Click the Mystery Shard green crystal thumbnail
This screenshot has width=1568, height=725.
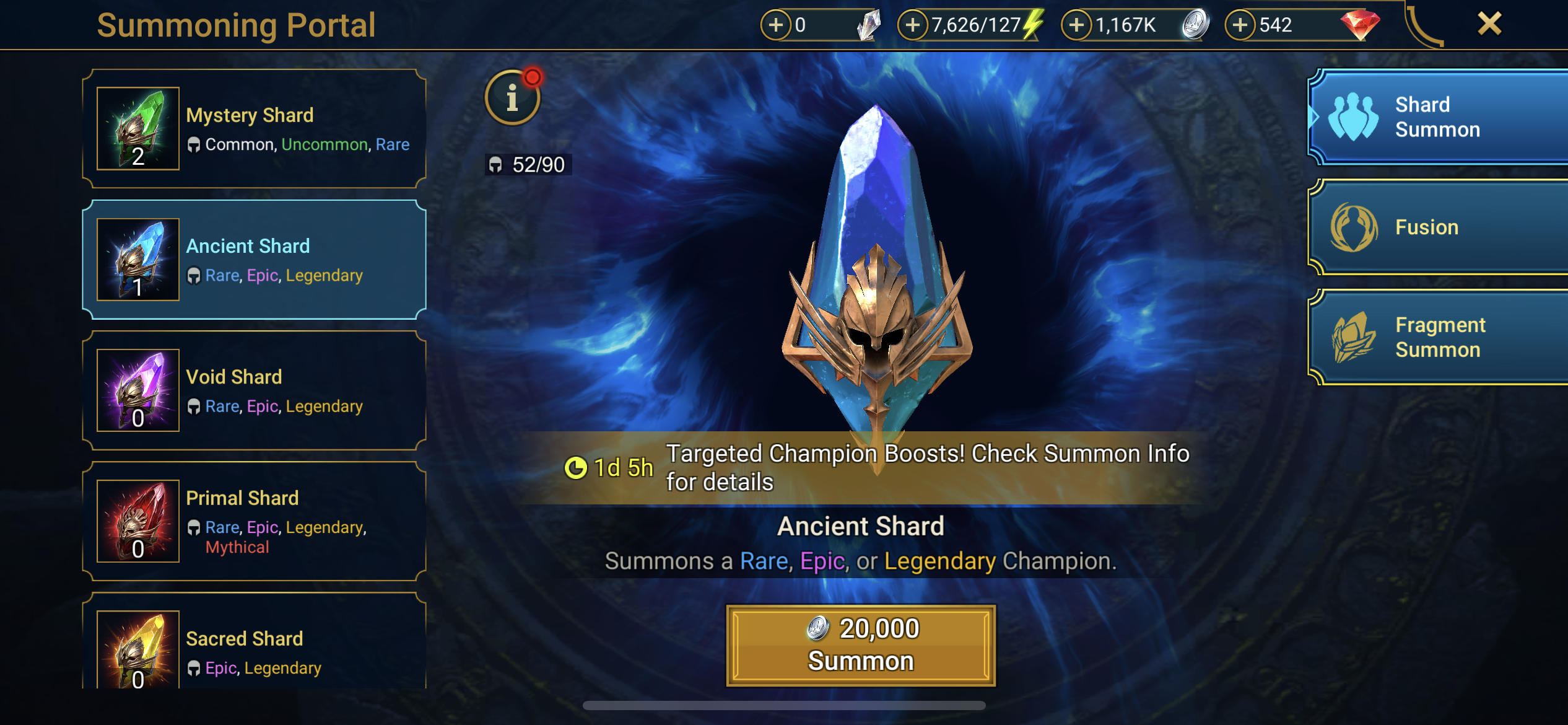tap(137, 128)
